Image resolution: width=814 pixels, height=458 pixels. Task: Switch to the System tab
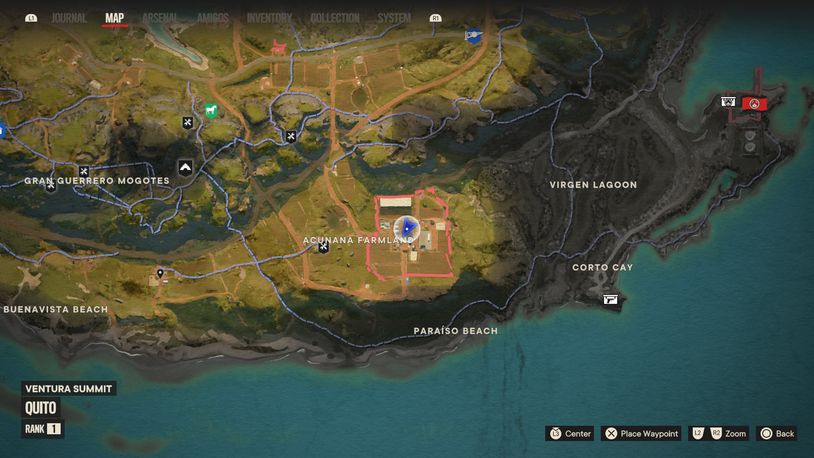[x=394, y=18]
